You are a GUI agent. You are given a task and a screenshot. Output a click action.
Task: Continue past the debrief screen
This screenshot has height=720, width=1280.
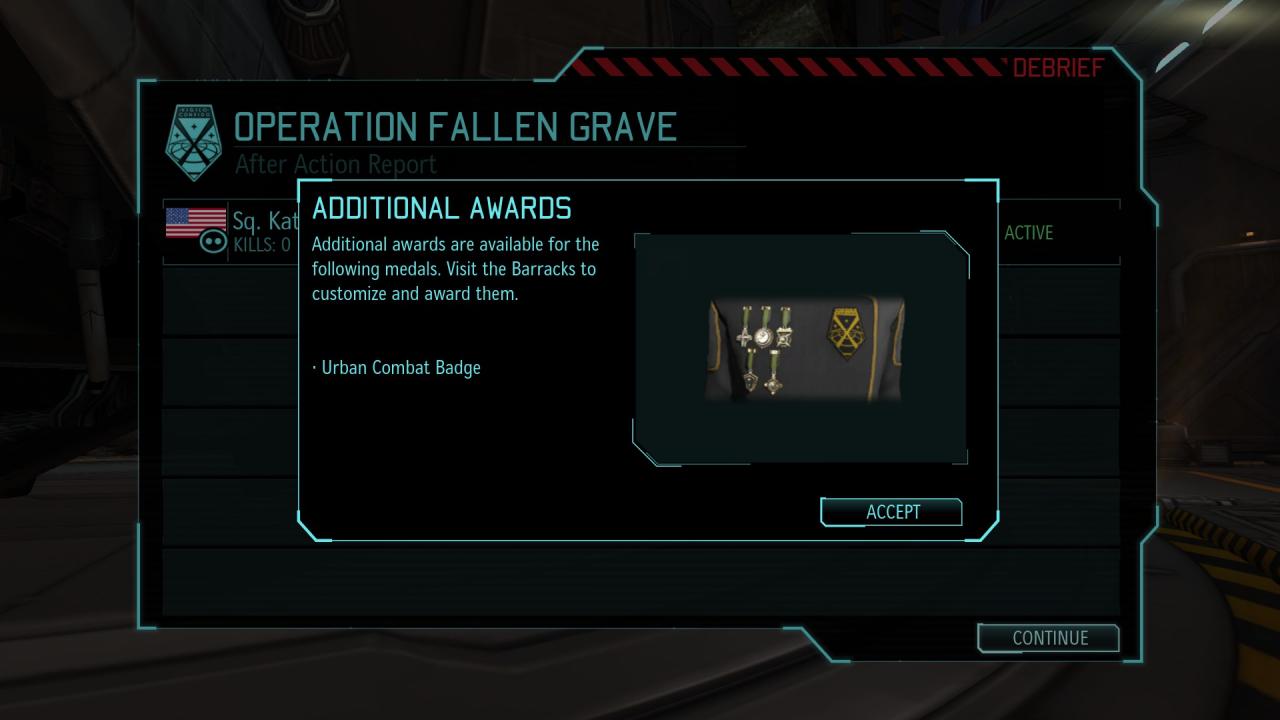pos(1048,638)
